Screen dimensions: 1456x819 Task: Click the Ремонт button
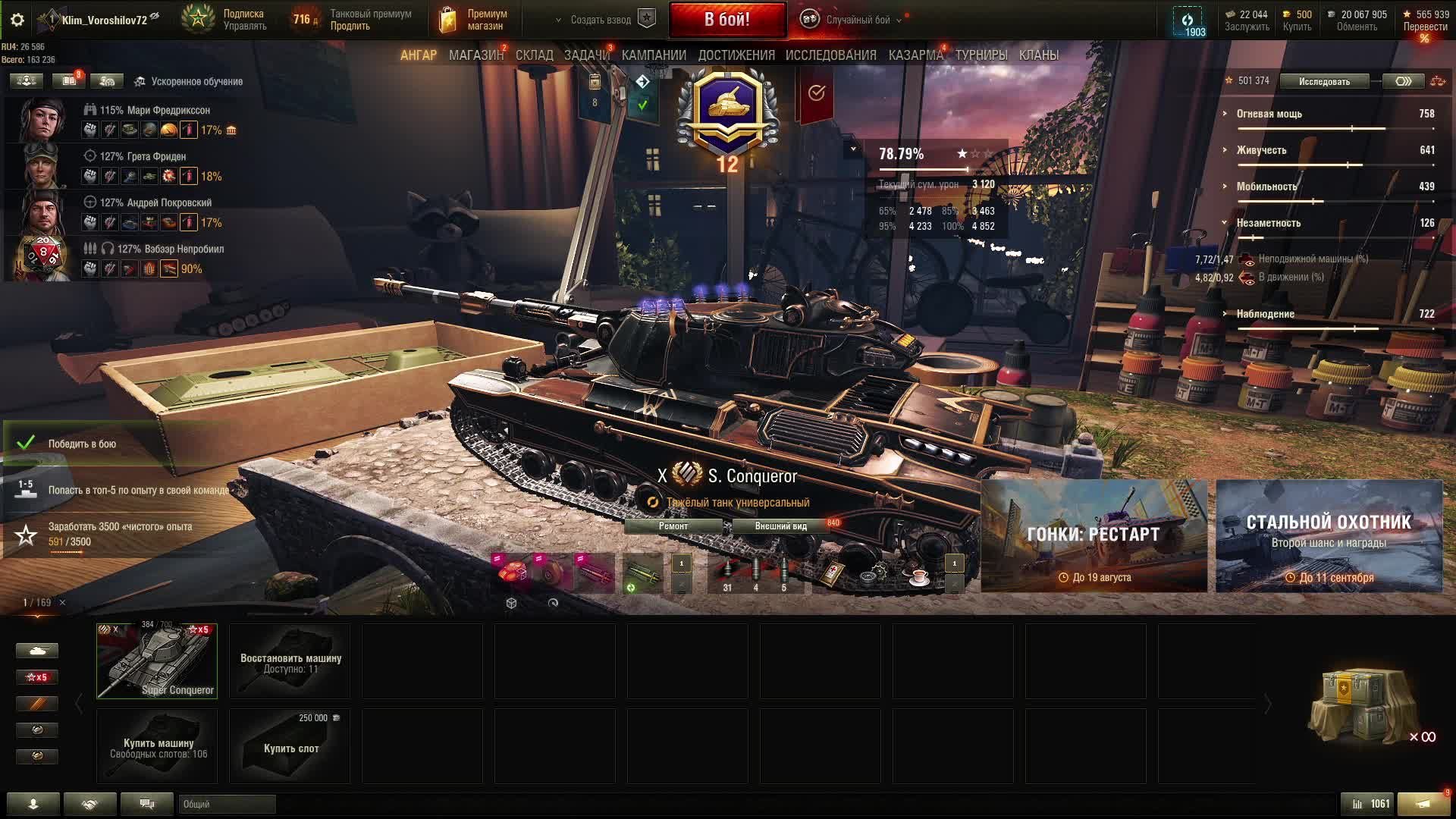point(673,526)
